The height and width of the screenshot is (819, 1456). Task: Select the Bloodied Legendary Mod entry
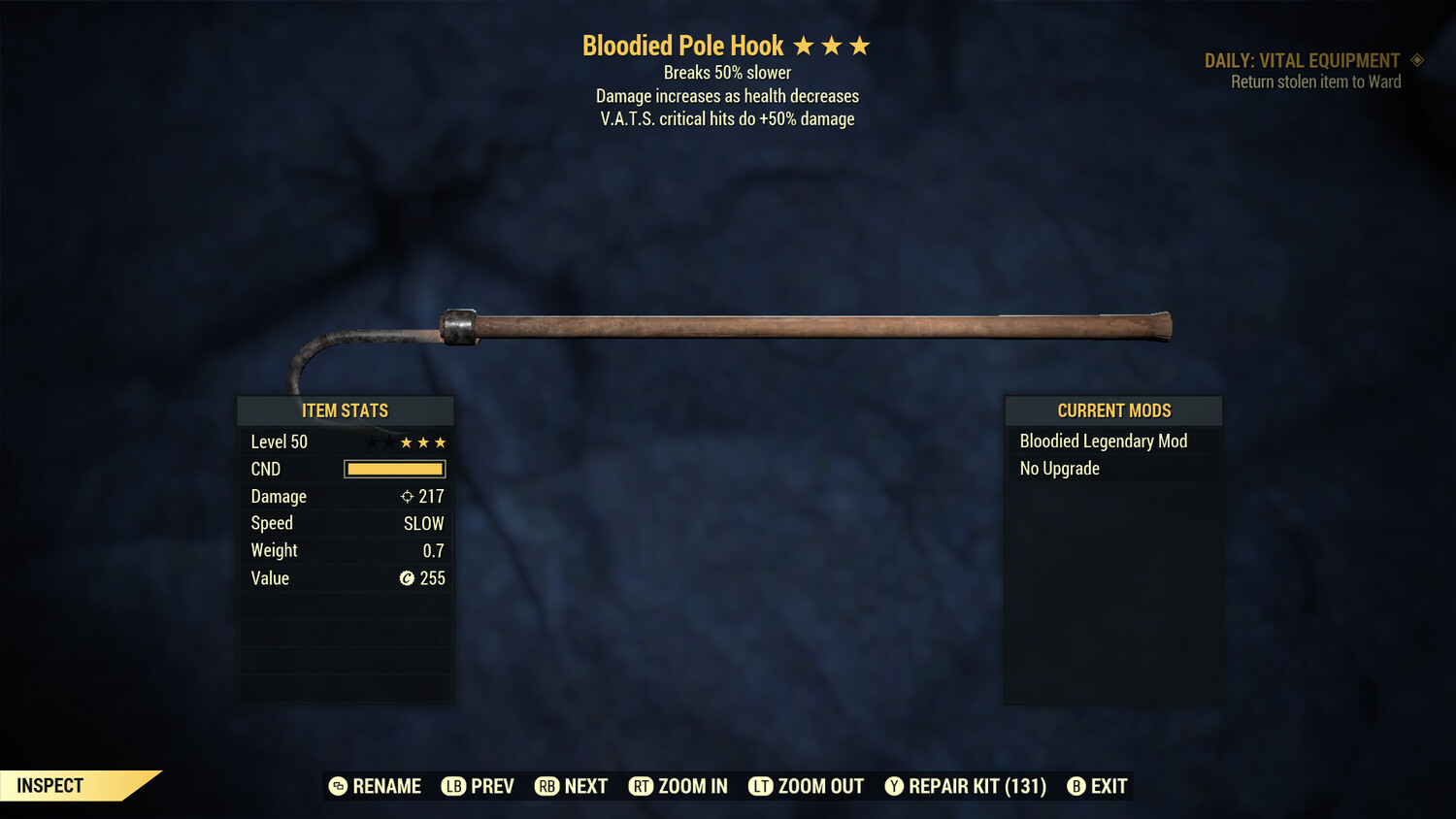tap(1103, 441)
